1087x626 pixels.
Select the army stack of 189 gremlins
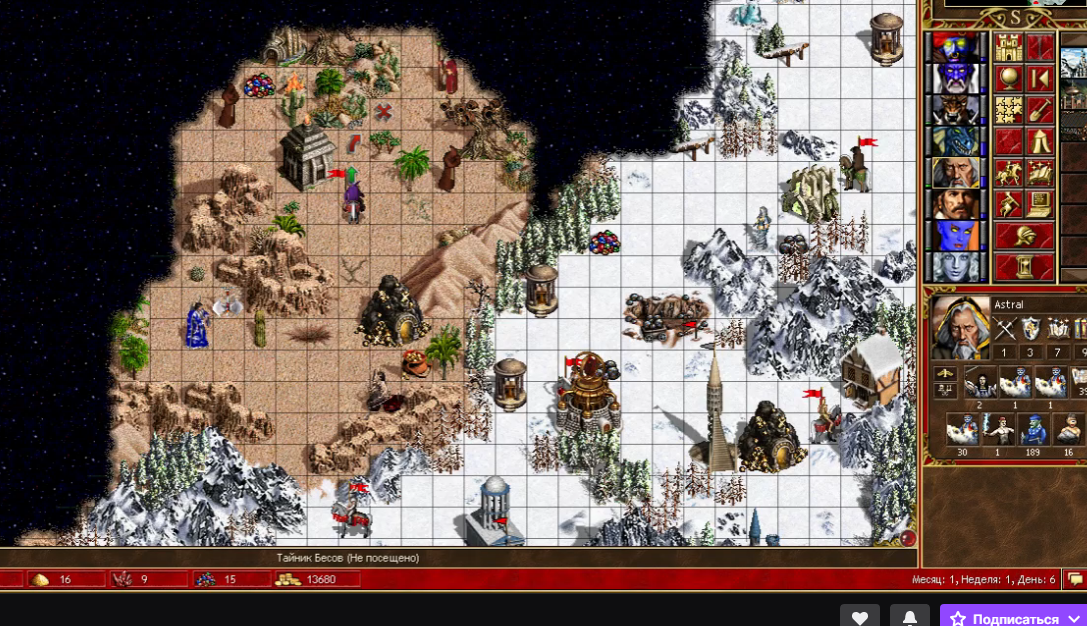(1034, 431)
